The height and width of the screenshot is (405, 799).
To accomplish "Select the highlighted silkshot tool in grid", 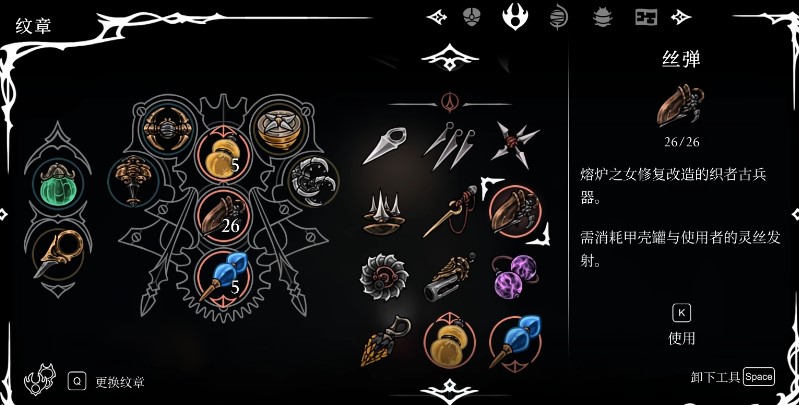I will click(x=514, y=210).
